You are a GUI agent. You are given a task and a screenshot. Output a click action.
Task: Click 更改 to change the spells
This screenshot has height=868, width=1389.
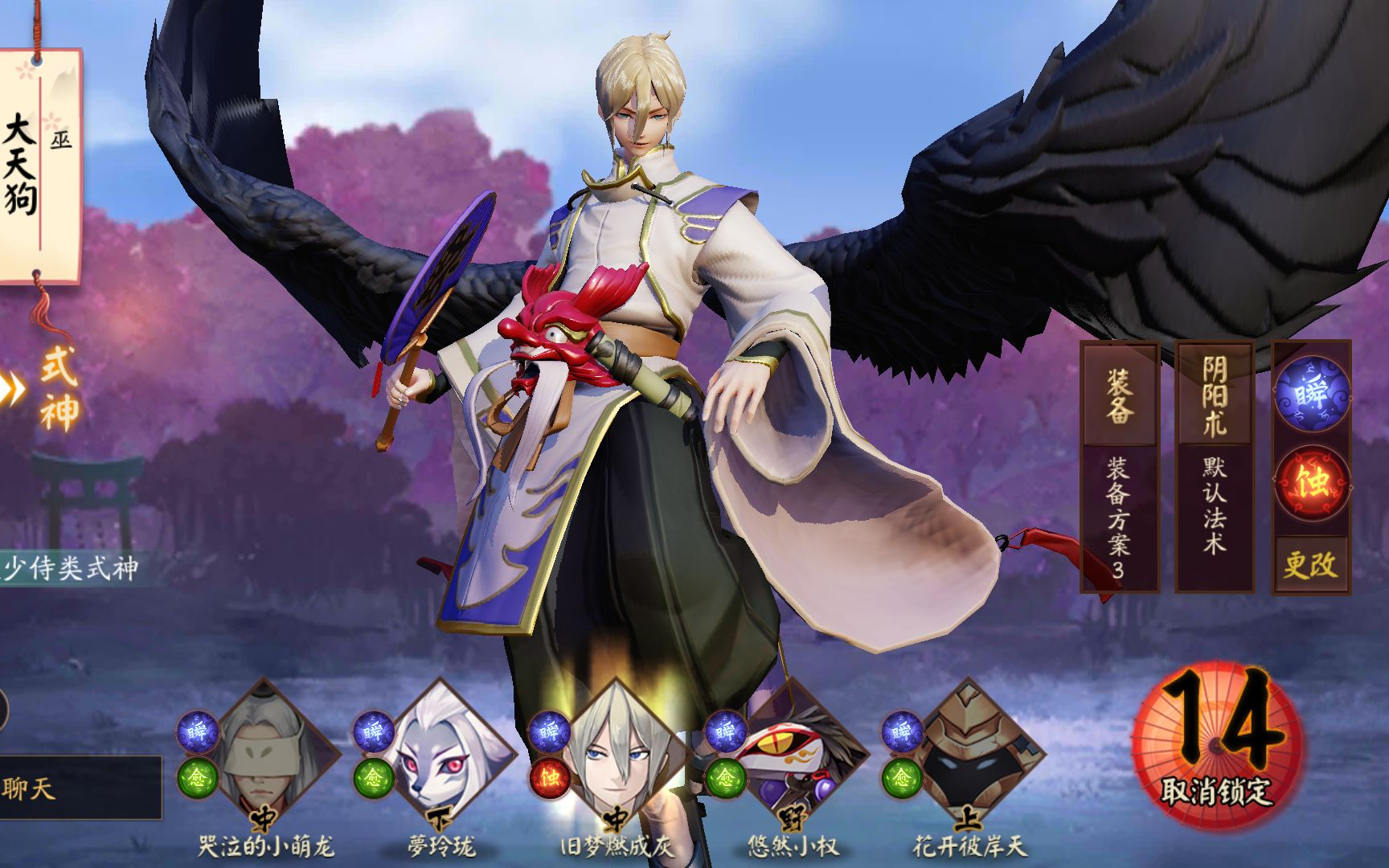(1310, 565)
